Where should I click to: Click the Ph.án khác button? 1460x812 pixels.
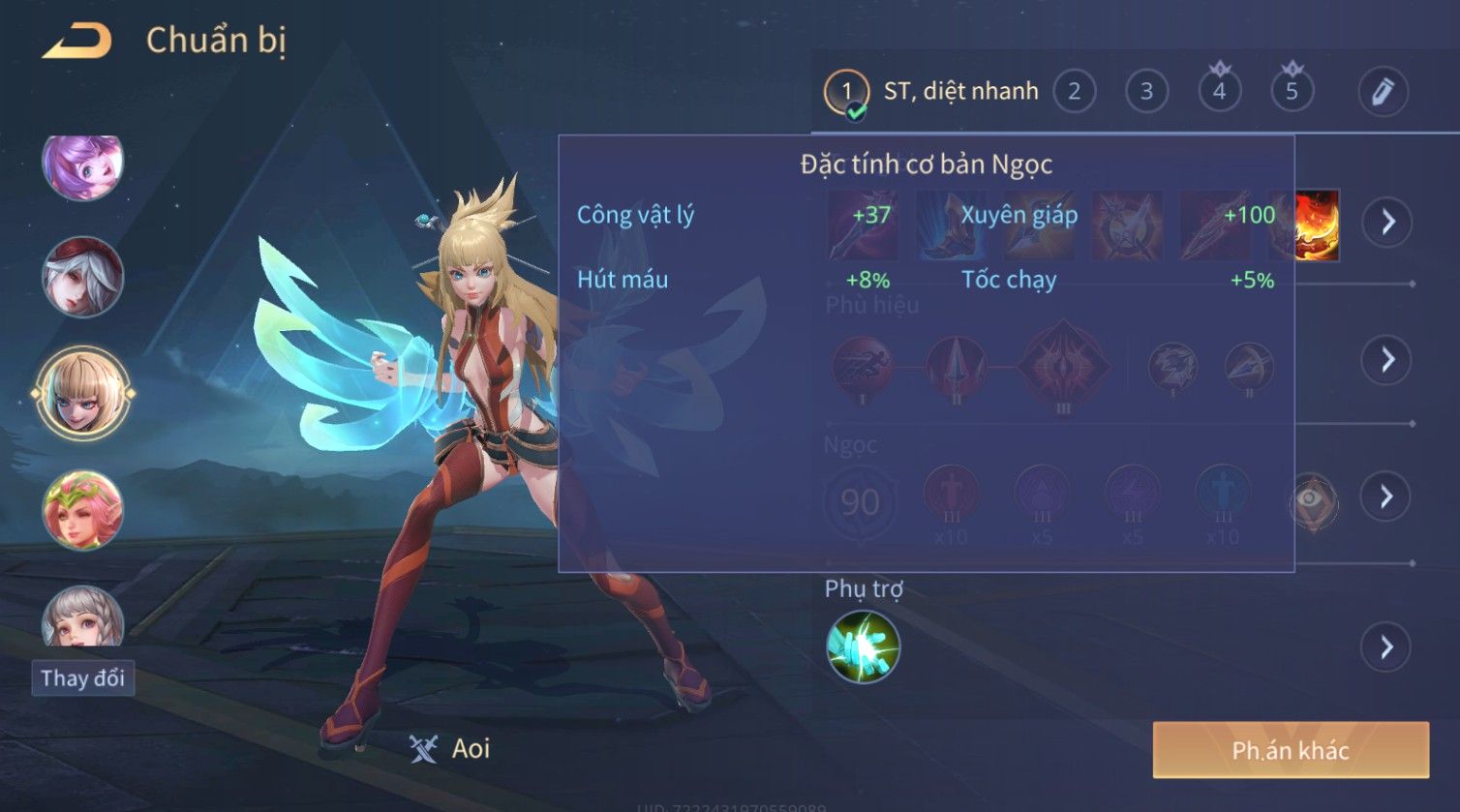1290,750
